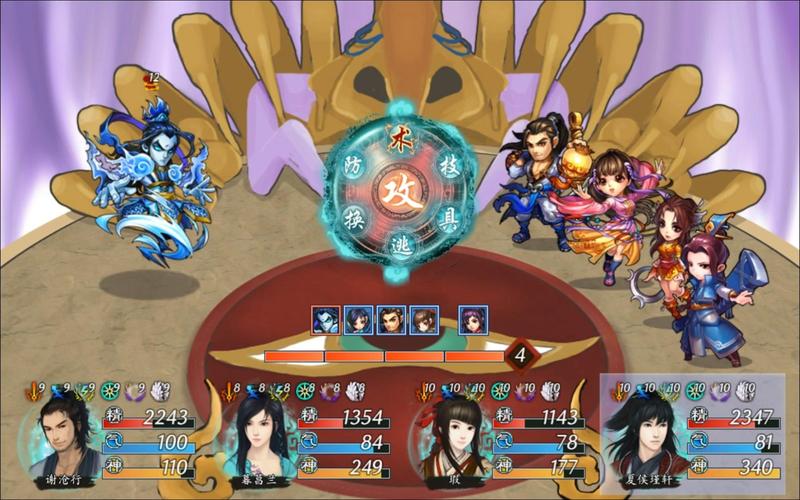Choose the 攻 attack command in wheel center

click(397, 186)
